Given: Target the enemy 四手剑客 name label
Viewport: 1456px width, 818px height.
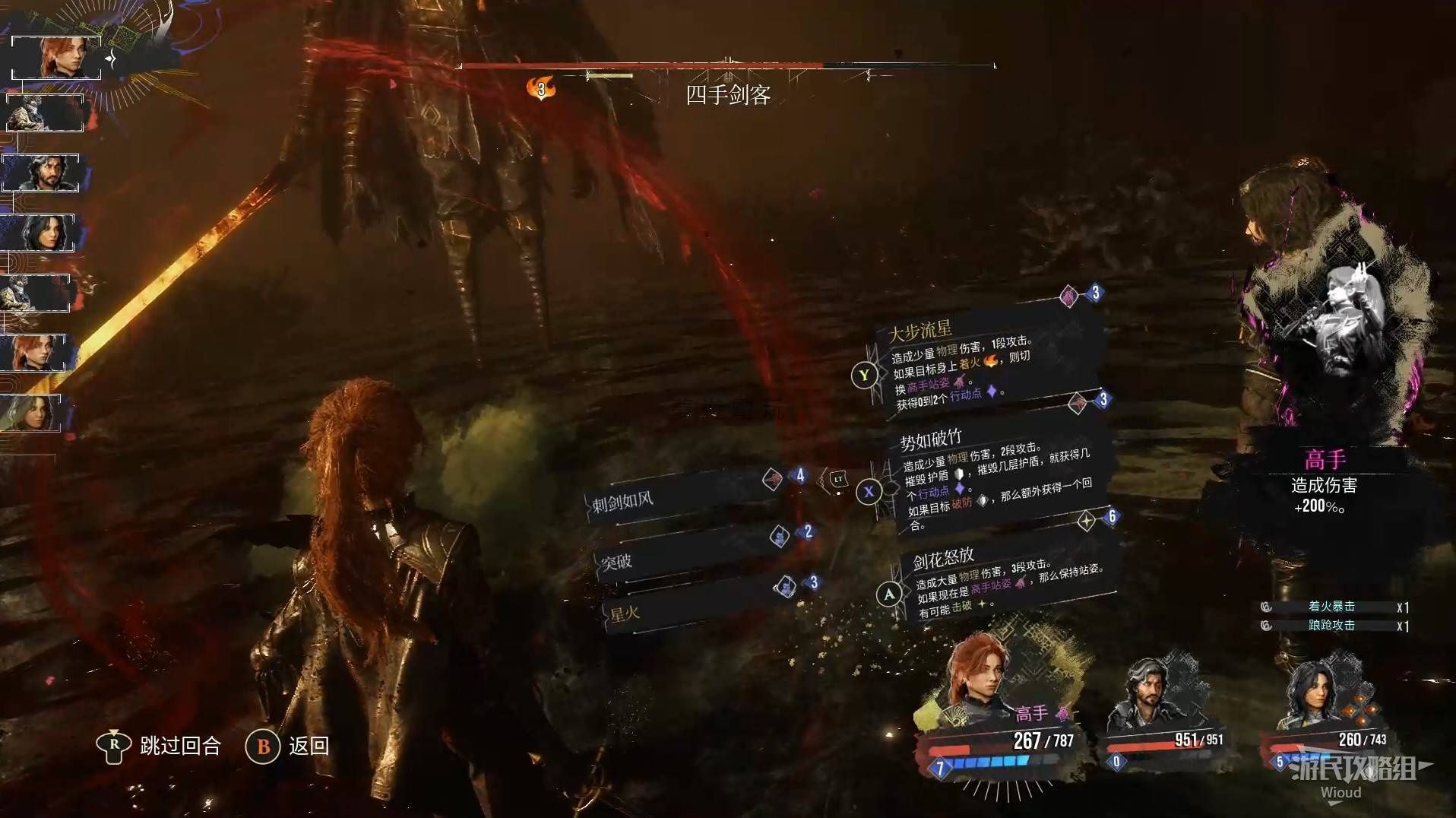Looking at the screenshot, I should click(728, 95).
